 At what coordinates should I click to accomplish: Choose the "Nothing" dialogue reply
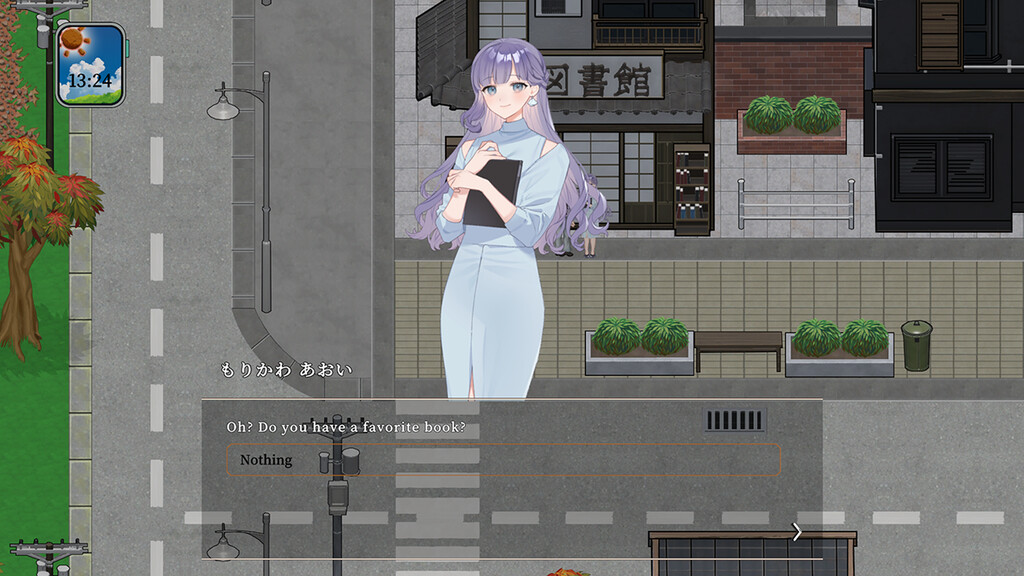(x=502, y=460)
